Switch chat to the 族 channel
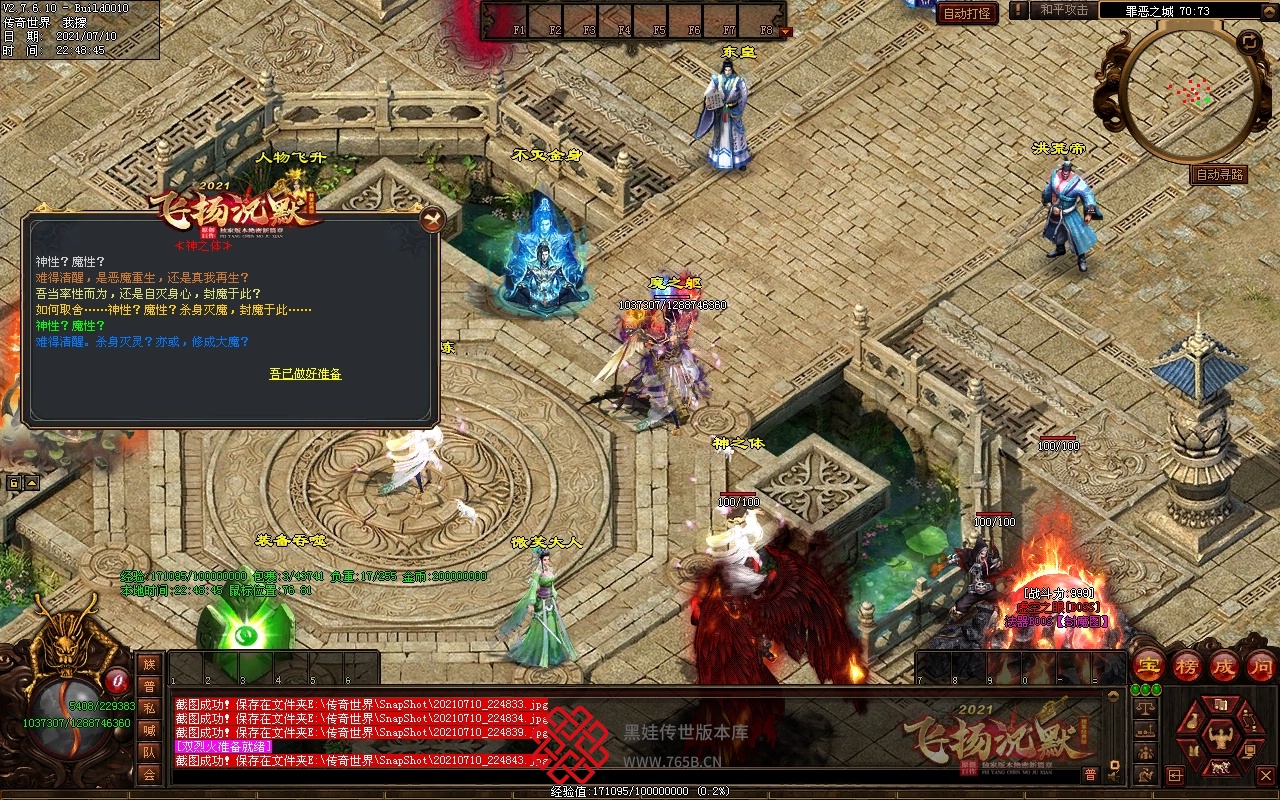 [149, 665]
